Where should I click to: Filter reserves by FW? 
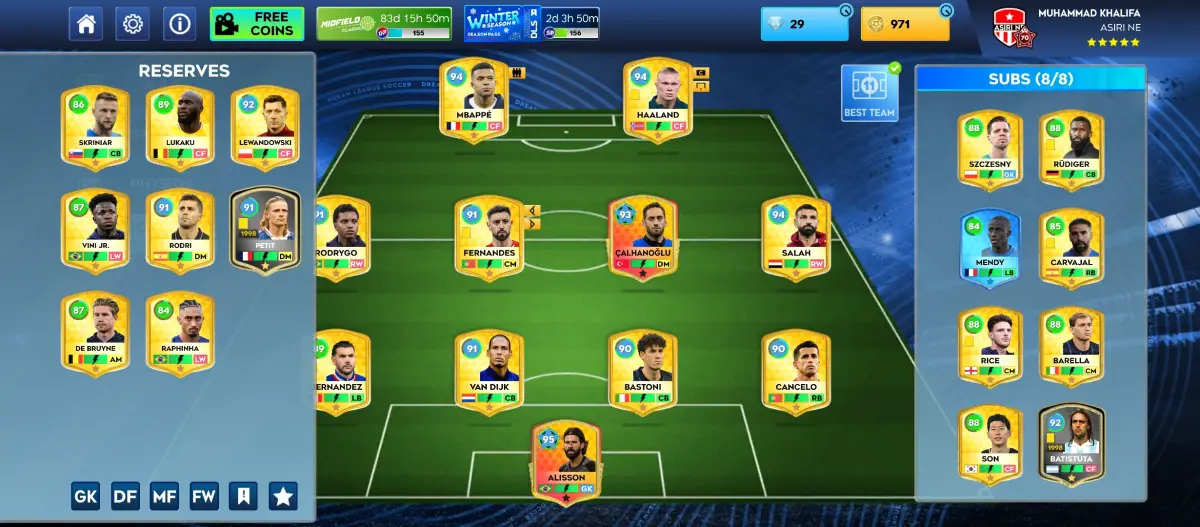click(x=204, y=496)
